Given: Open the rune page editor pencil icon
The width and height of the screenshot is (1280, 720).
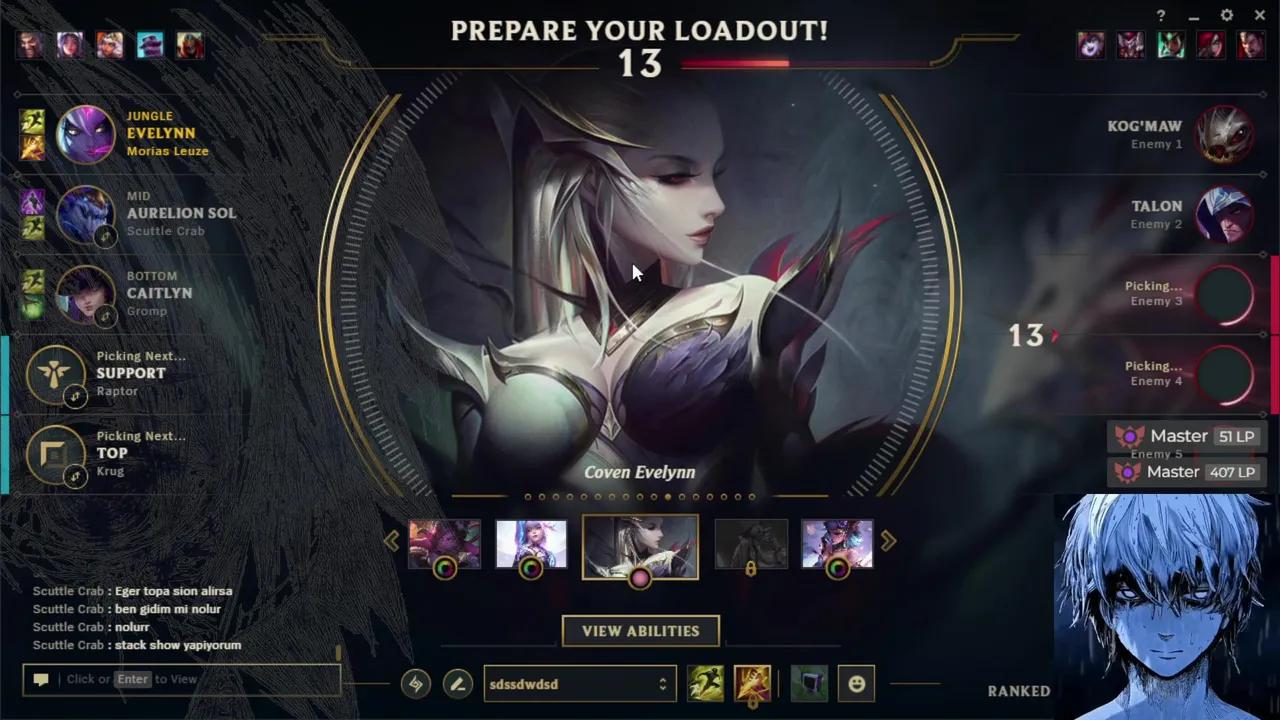Looking at the screenshot, I should click(457, 683).
